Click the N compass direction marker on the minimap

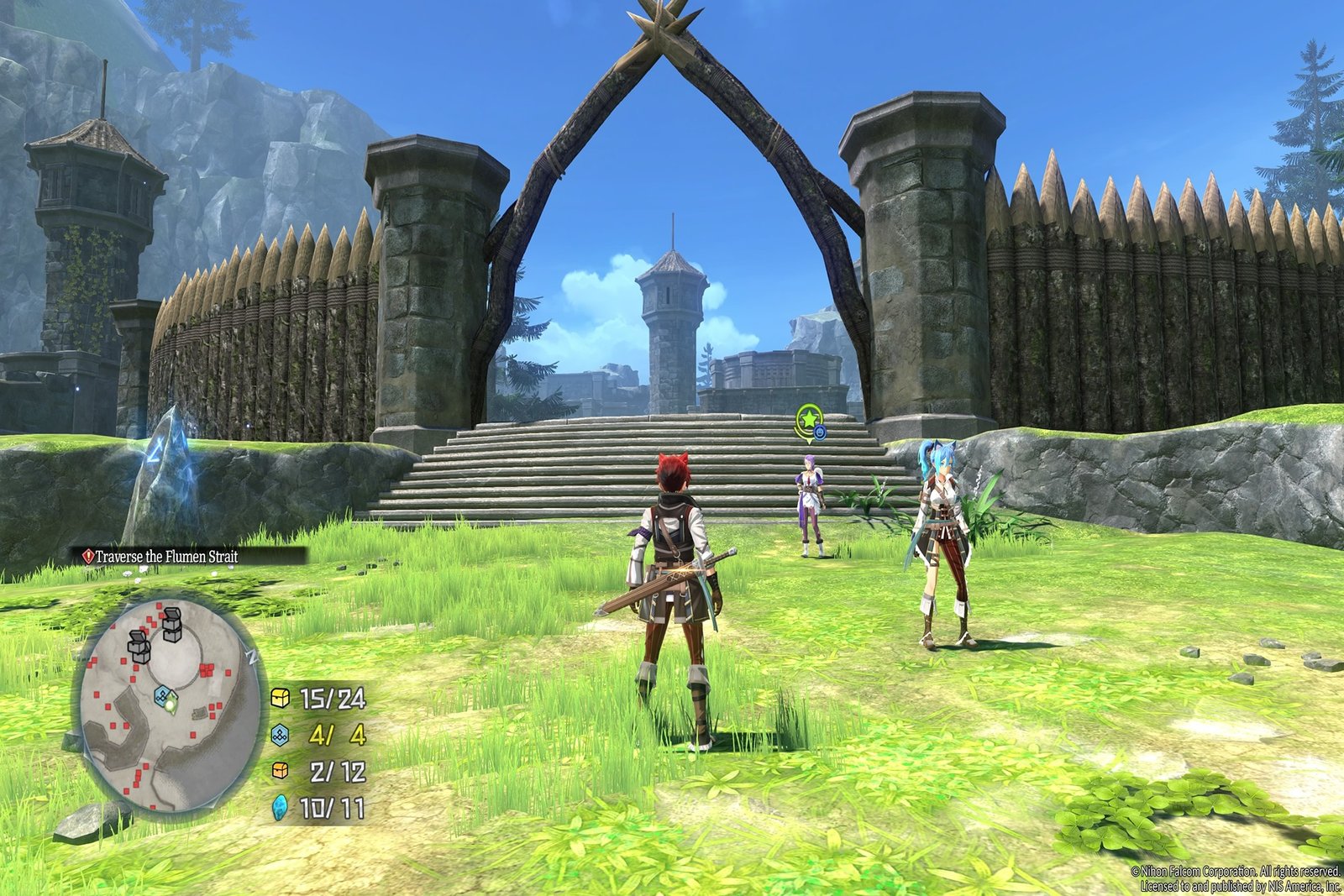[x=251, y=656]
